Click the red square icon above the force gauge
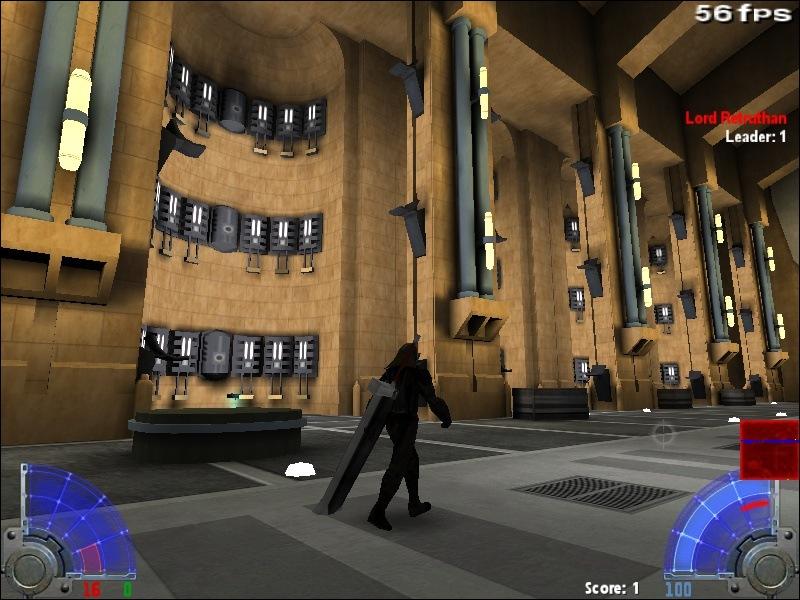This screenshot has width=800, height=600. tap(768, 449)
